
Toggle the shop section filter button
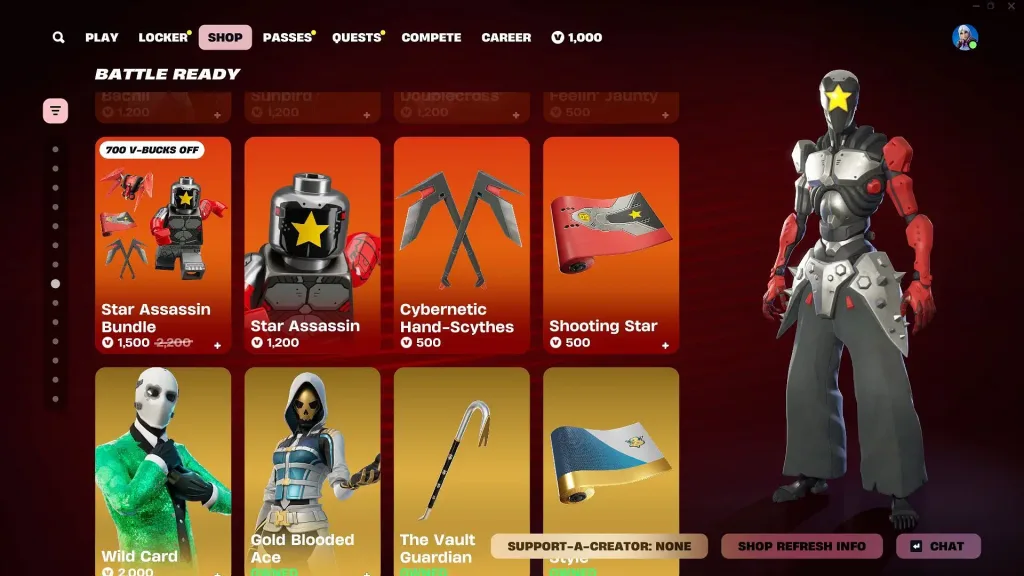(x=55, y=110)
